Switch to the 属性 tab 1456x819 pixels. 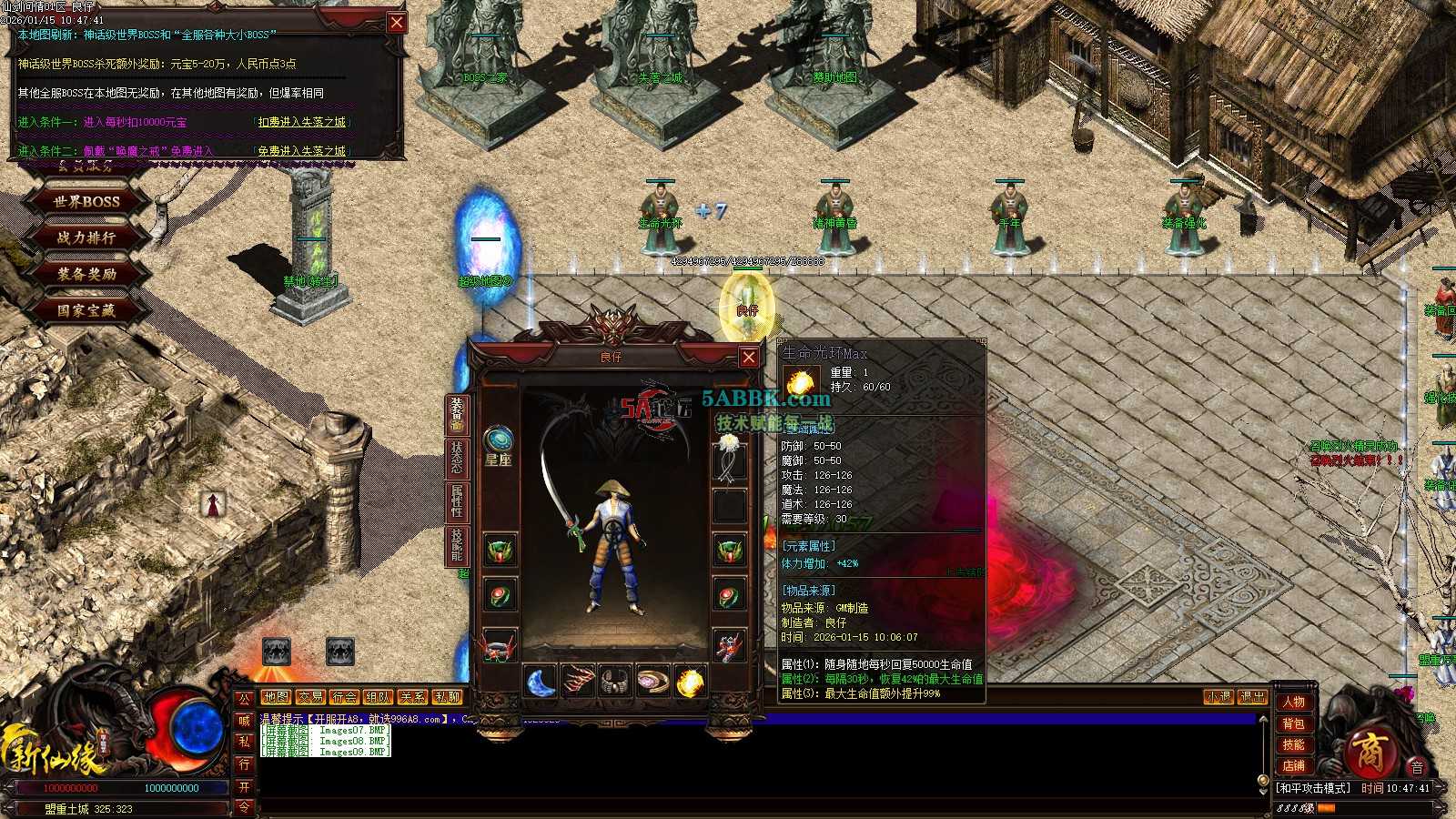pos(456,501)
